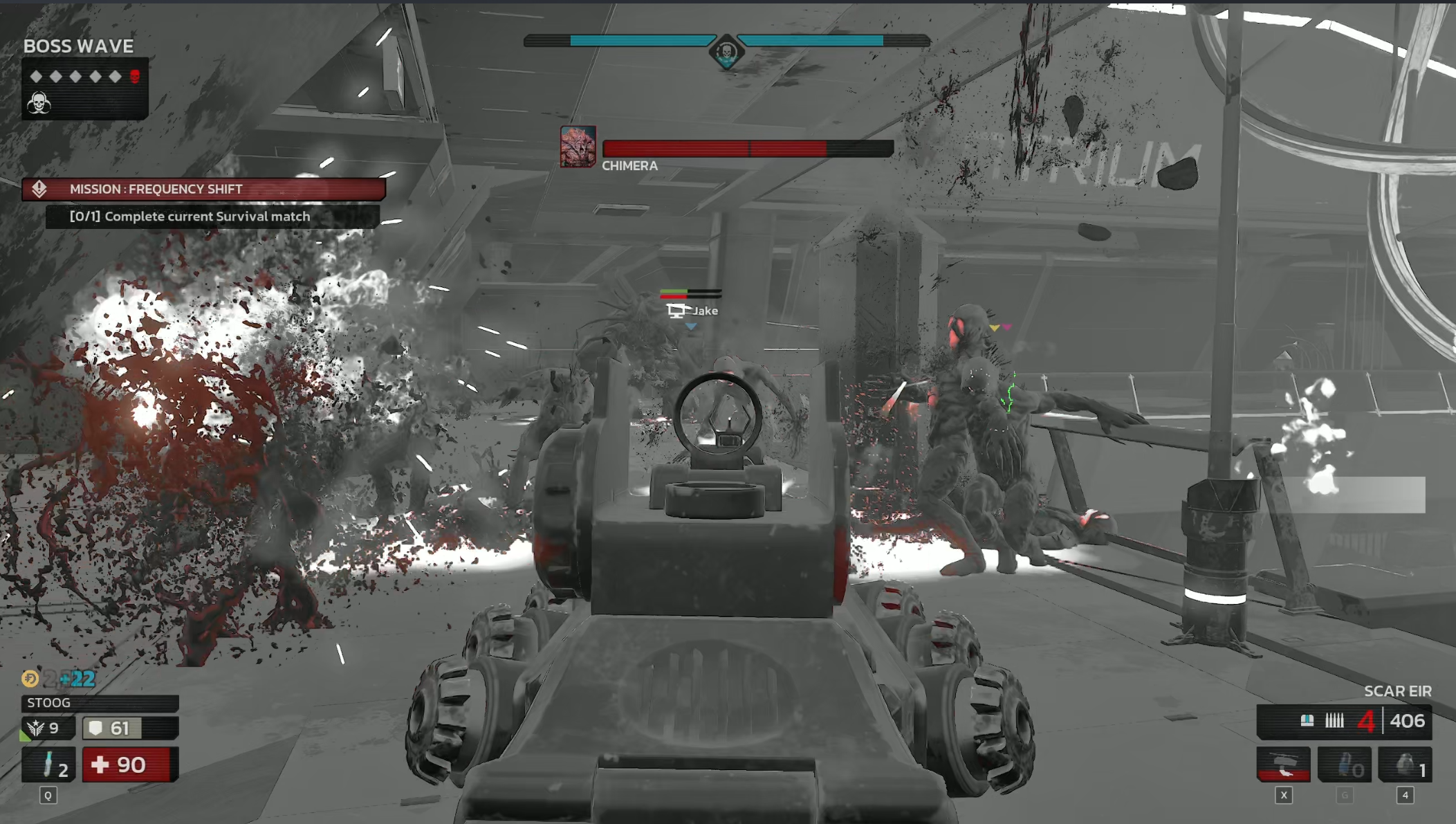Screen dimensions: 1456x824
Task: Select the winged rank star icon showing level 9
Action: click(36, 727)
